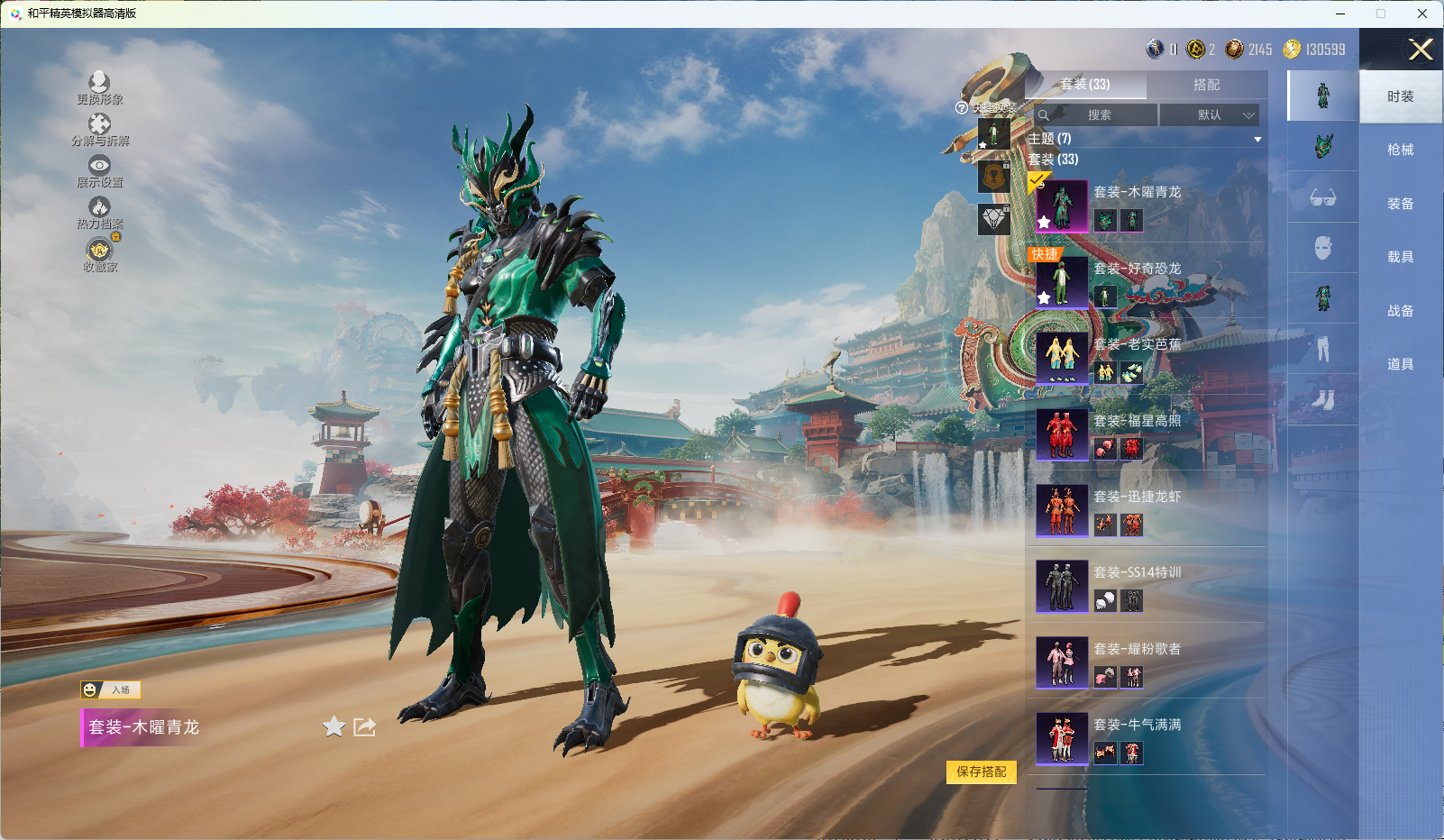The width and height of the screenshot is (1444, 840).
Task: Open the 更换形象 change appearance option
Action: 99,88
